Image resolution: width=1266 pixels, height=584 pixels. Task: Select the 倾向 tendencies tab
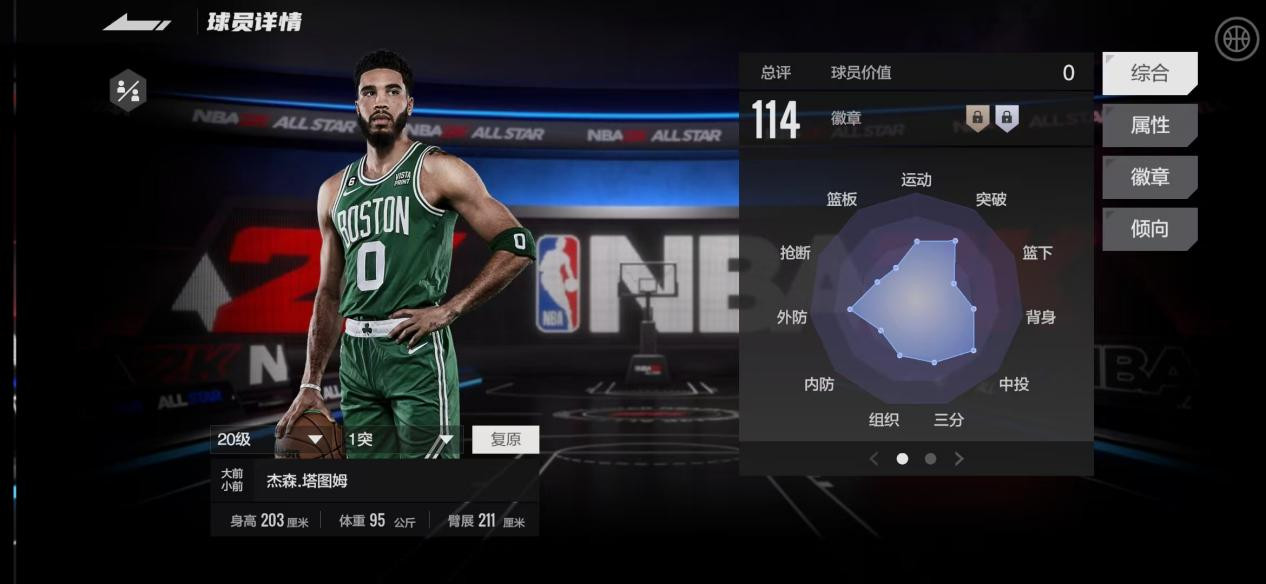click(1149, 229)
